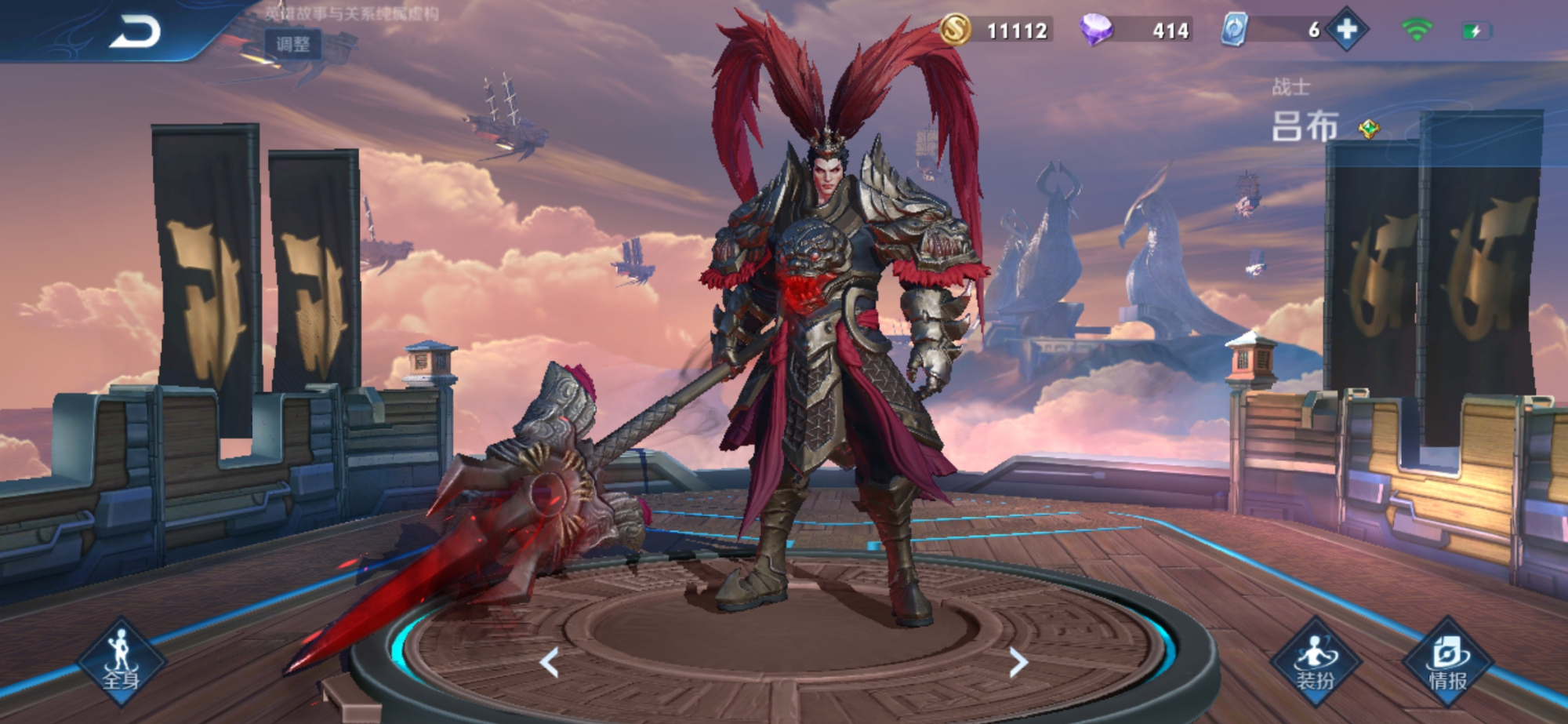Tap the purple diamond currency icon
This screenshot has height=724, width=1568.
tap(1096, 30)
